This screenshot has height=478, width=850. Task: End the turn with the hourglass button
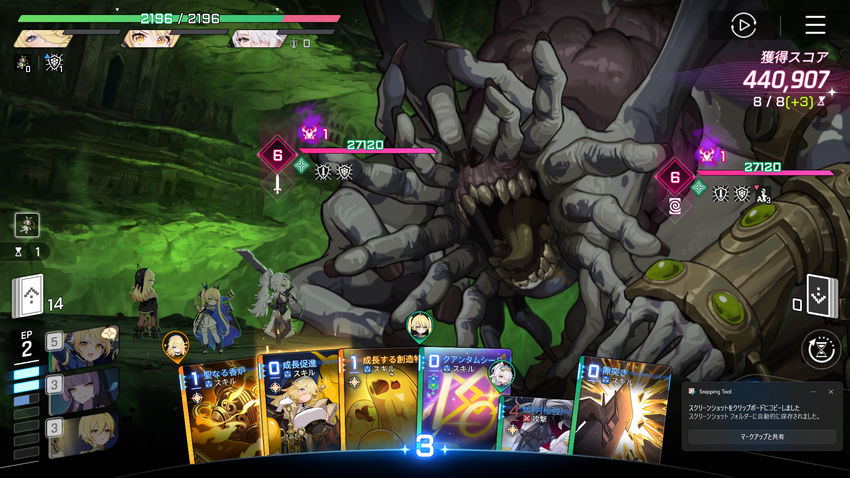pos(820,349)
